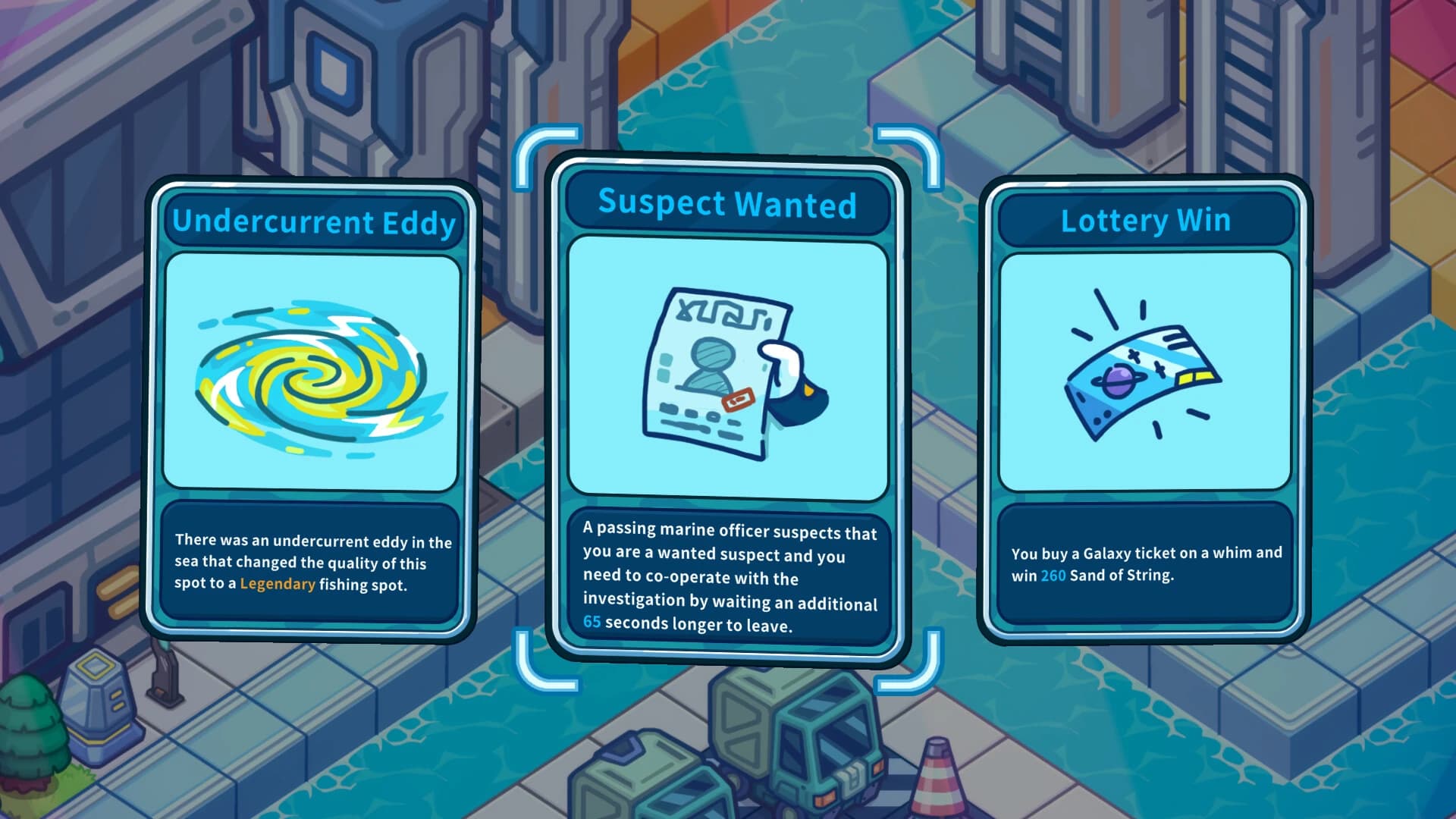The width and height of the screenshot is (1456, 819).
Task: Click the Suspect Wanted title bar
Action: [x=726, y=203]
